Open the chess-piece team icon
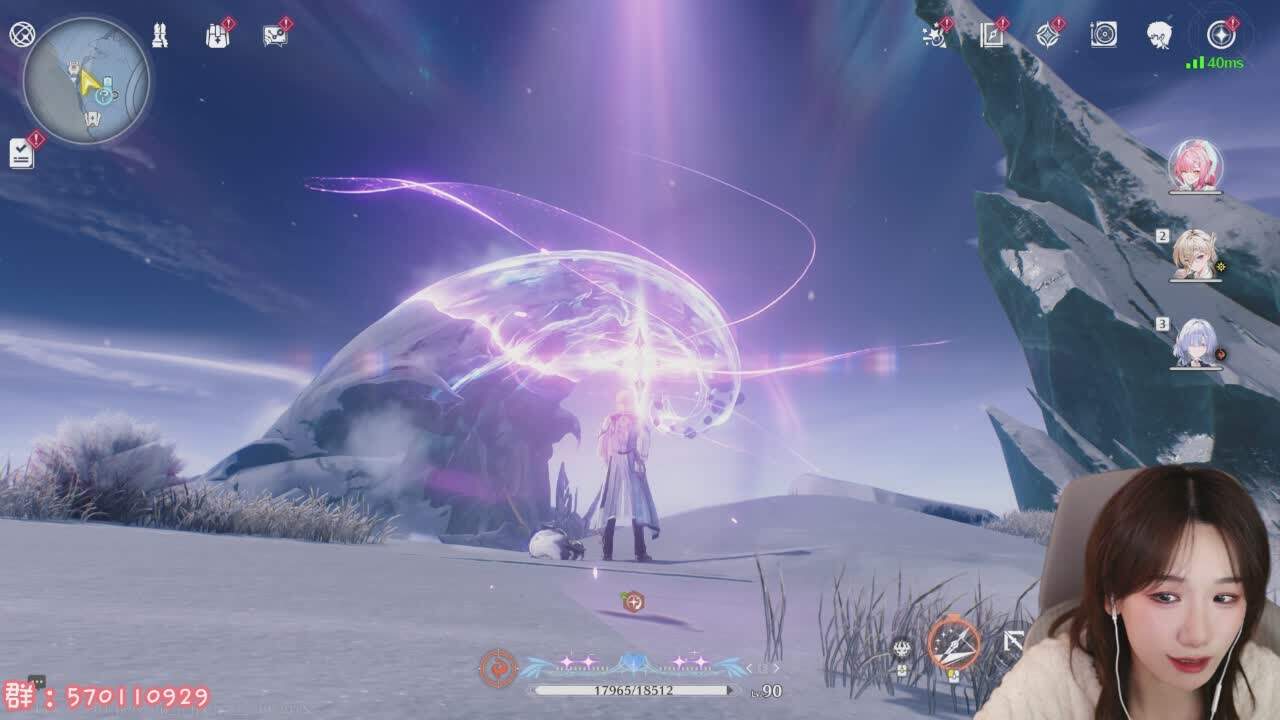1280x720 pixels. click(x=160, y=36)
